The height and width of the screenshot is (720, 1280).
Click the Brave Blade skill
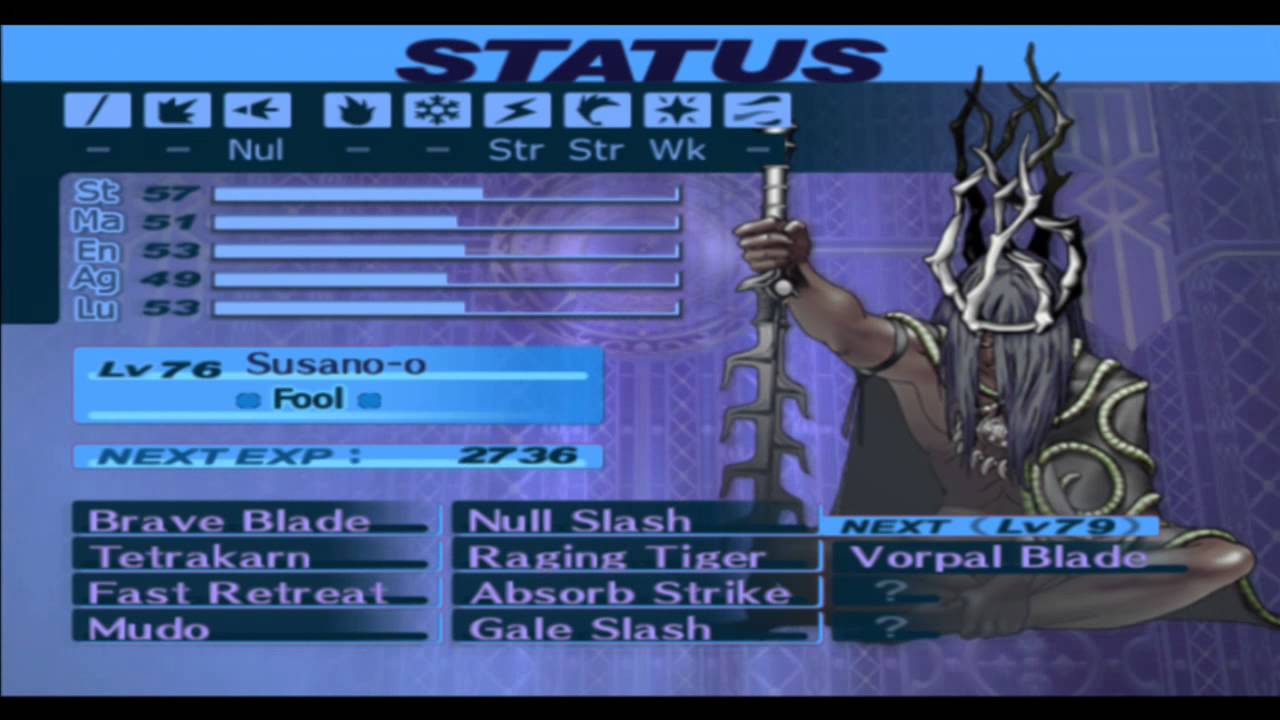(x=228, y=520)
